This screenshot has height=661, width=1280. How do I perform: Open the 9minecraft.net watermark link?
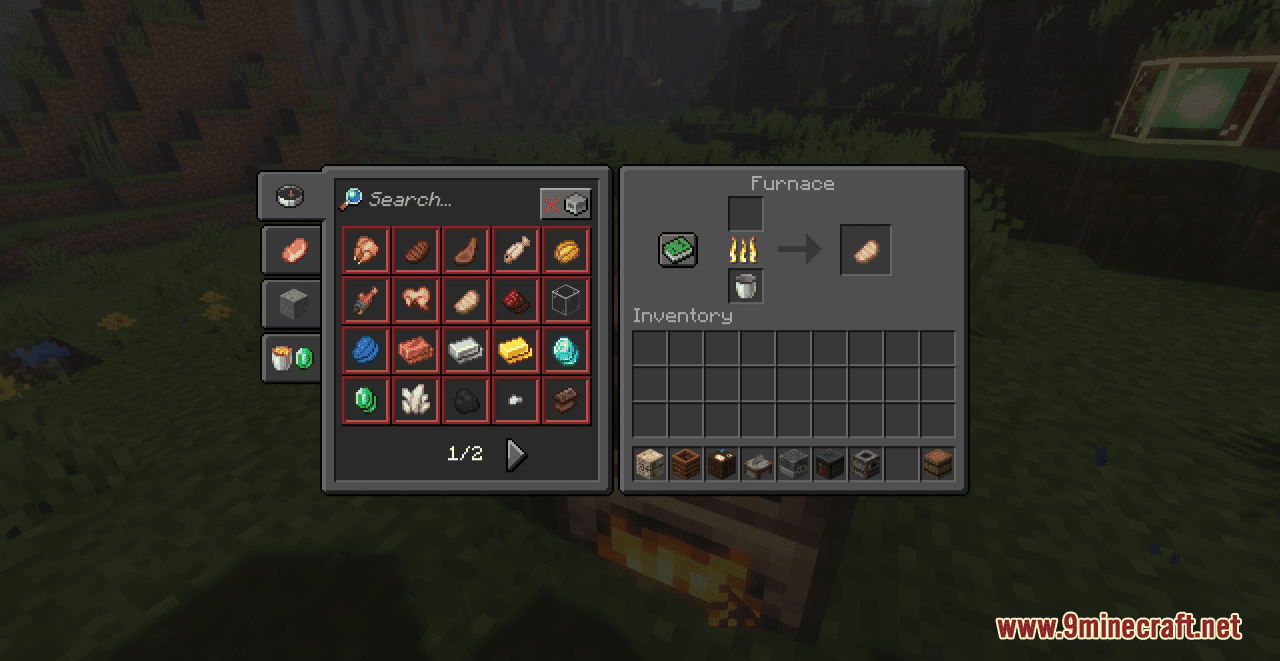coord(1118,627)
